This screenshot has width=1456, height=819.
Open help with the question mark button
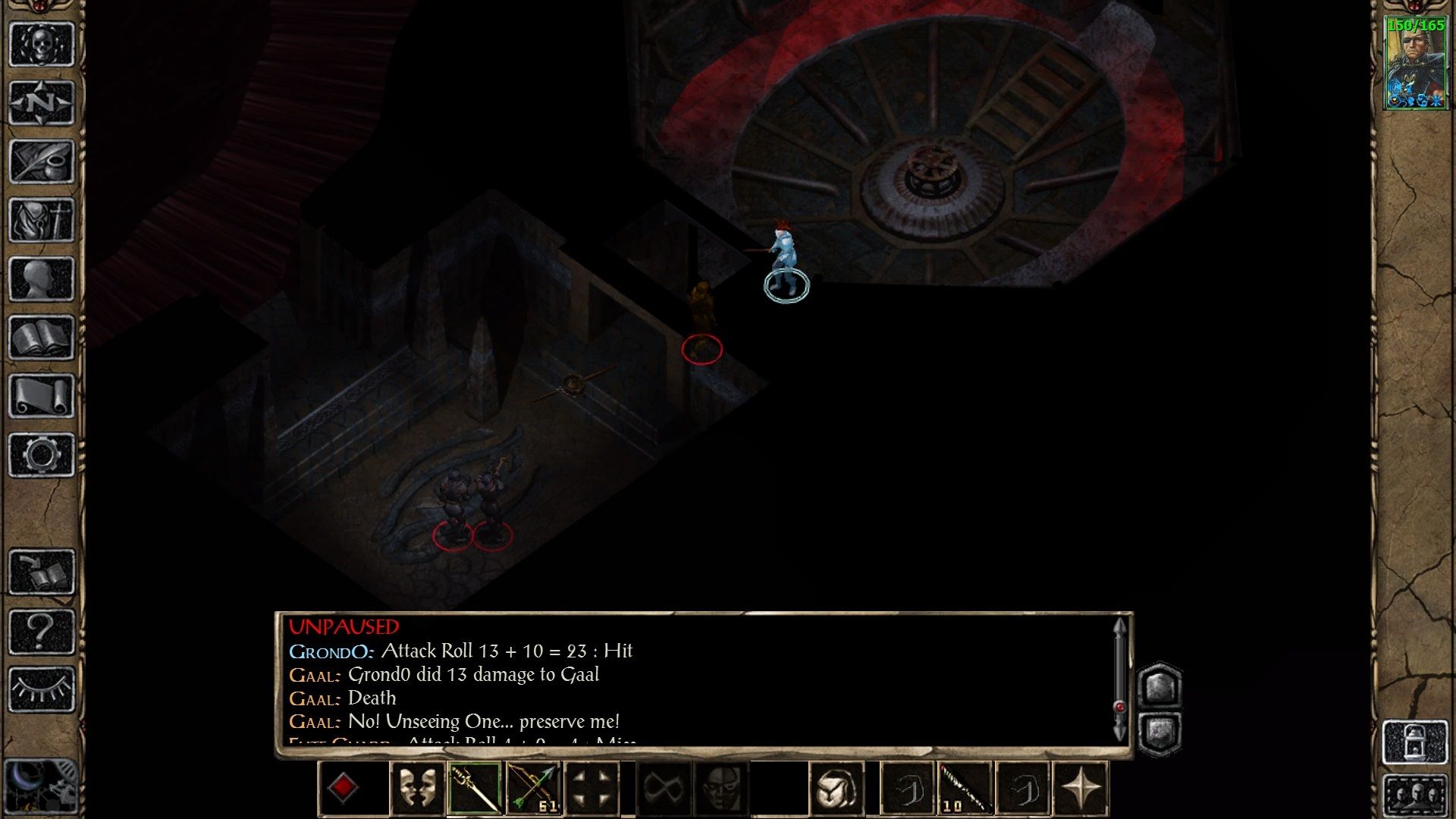pos(42,630)
